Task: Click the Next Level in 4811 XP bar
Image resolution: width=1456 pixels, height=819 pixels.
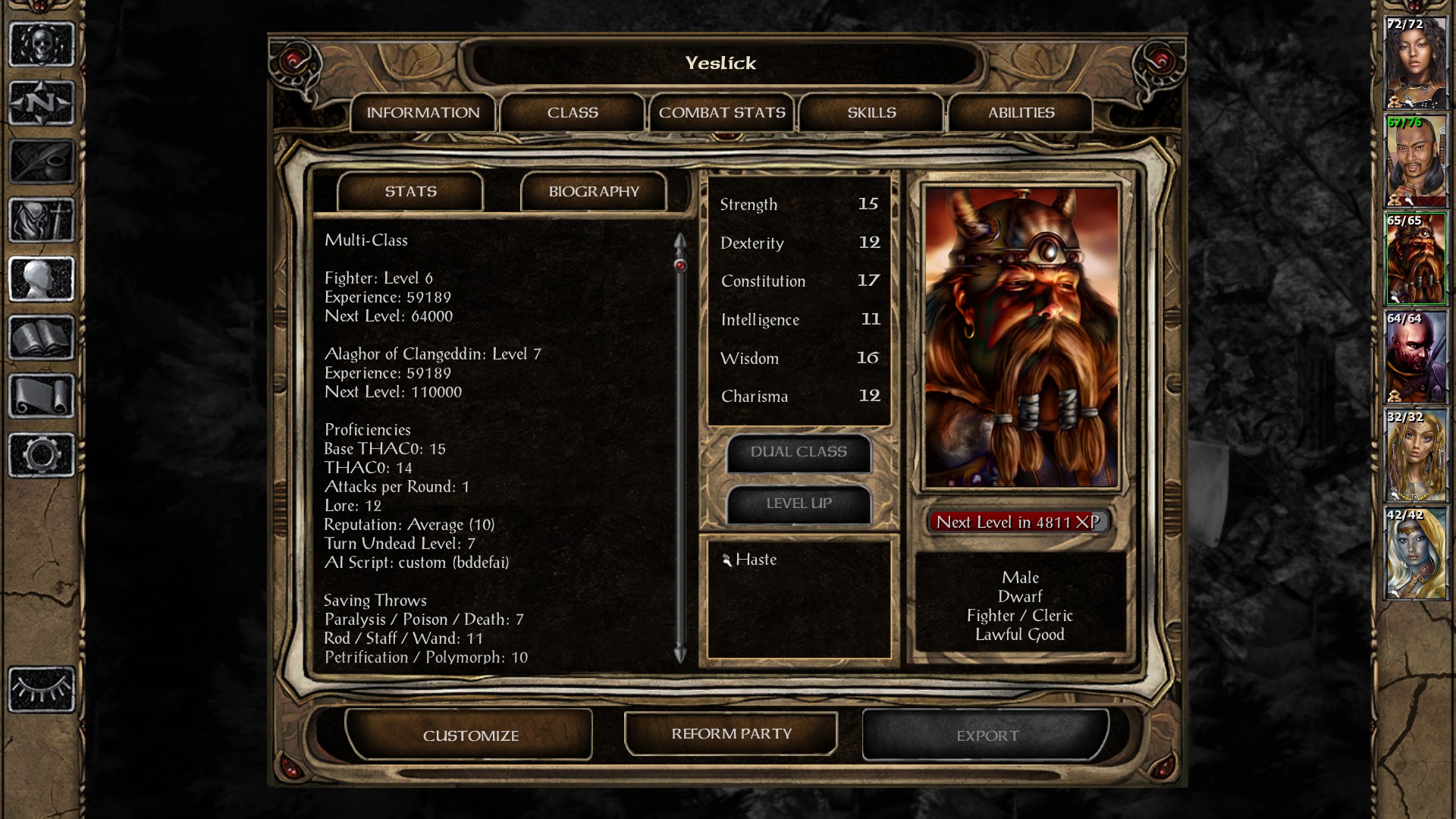Action: pos(1020,522)
